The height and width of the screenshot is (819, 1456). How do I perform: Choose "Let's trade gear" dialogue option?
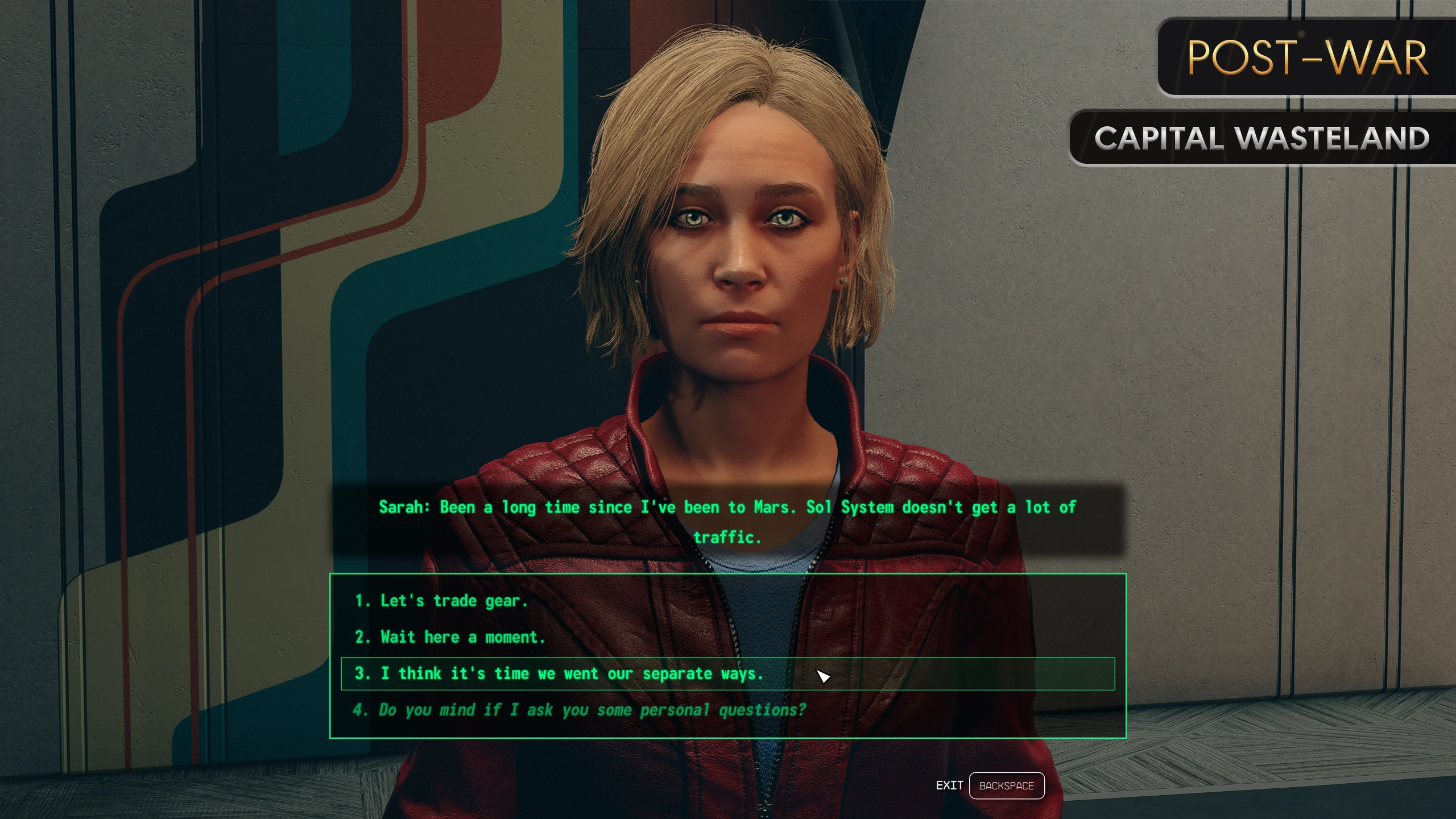coord(441,601)
